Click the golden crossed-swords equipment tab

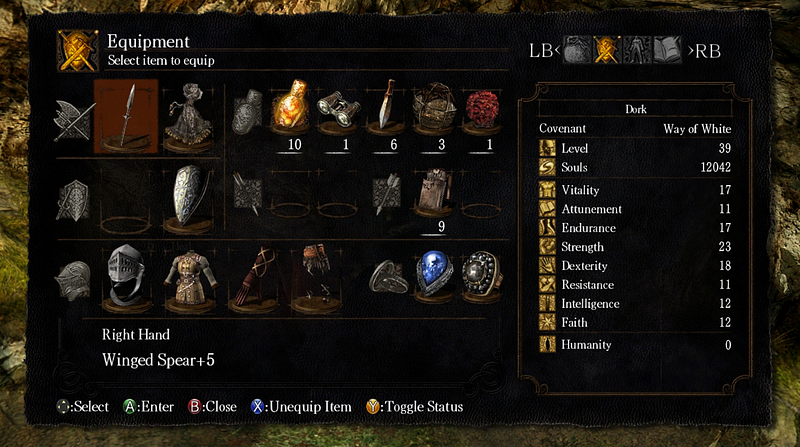607,50
